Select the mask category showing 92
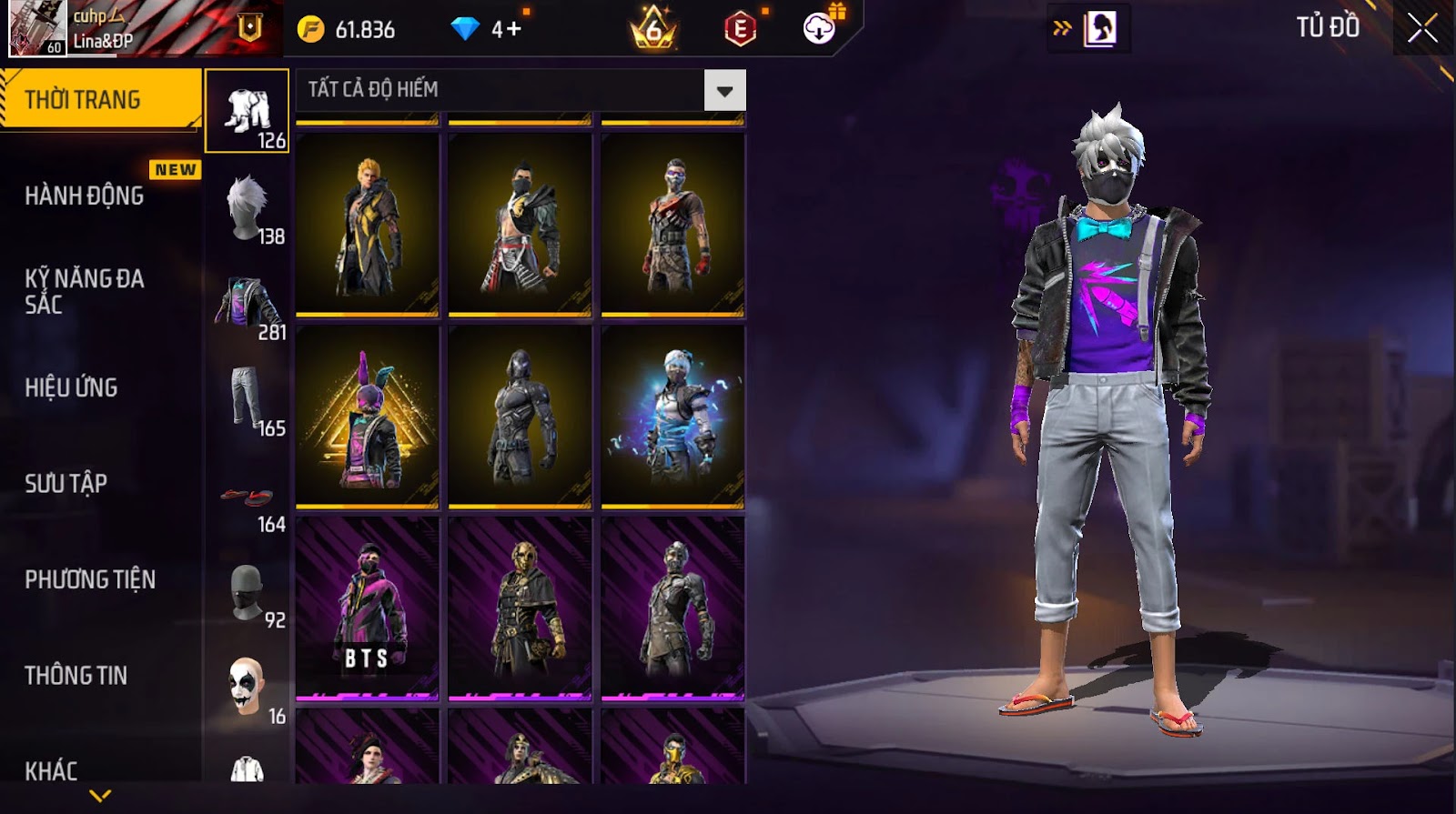Viewport: 1456px width, 814px height. (248, 594)
